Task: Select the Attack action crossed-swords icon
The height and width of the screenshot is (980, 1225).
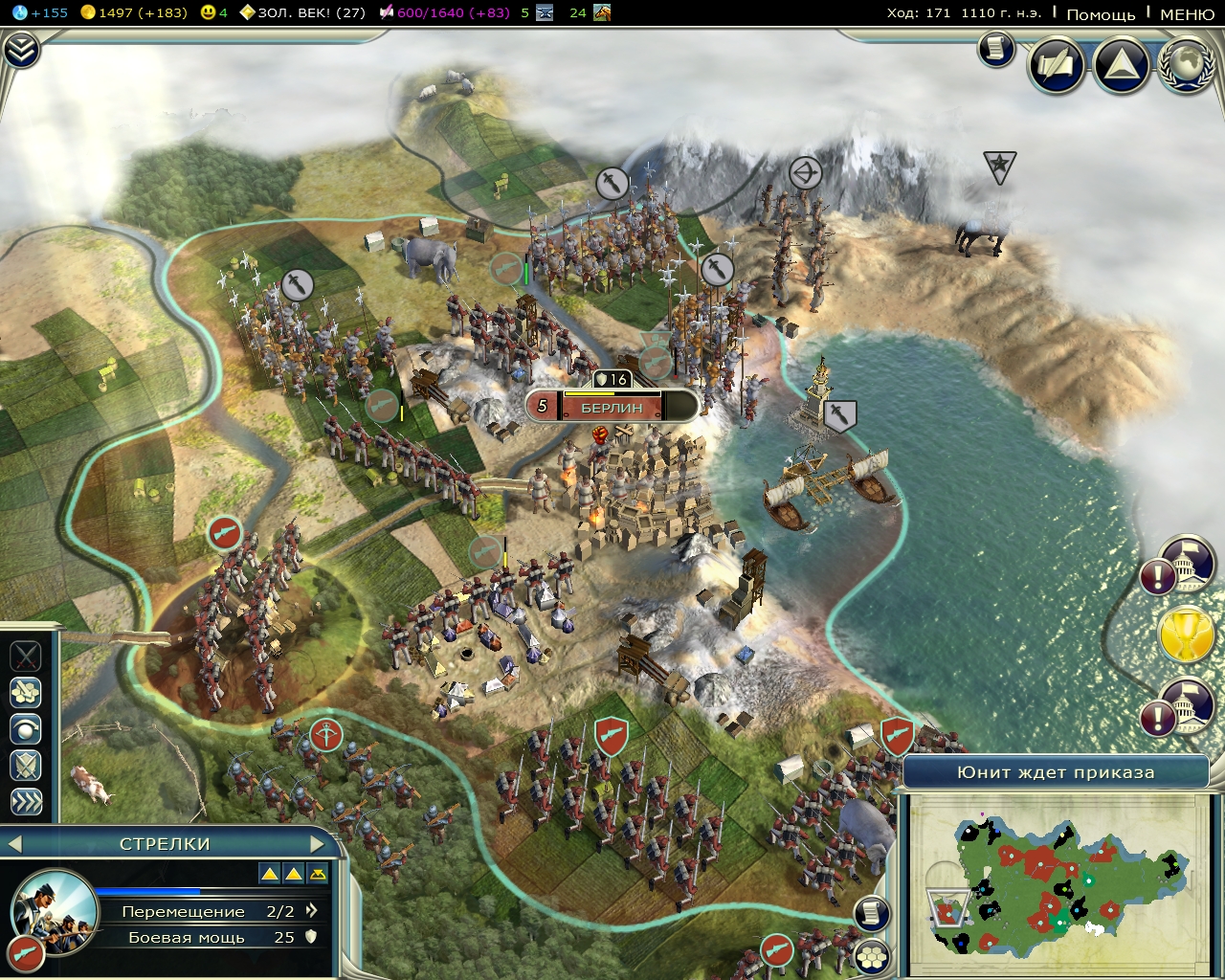Action: pos(24,657)
